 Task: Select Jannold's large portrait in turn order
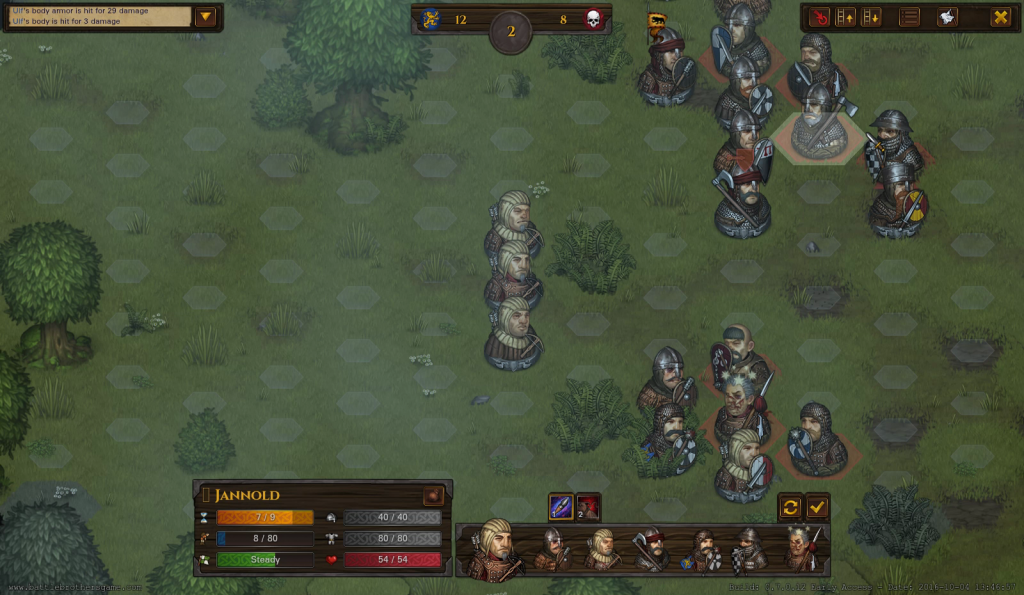[x=496, y=549]
